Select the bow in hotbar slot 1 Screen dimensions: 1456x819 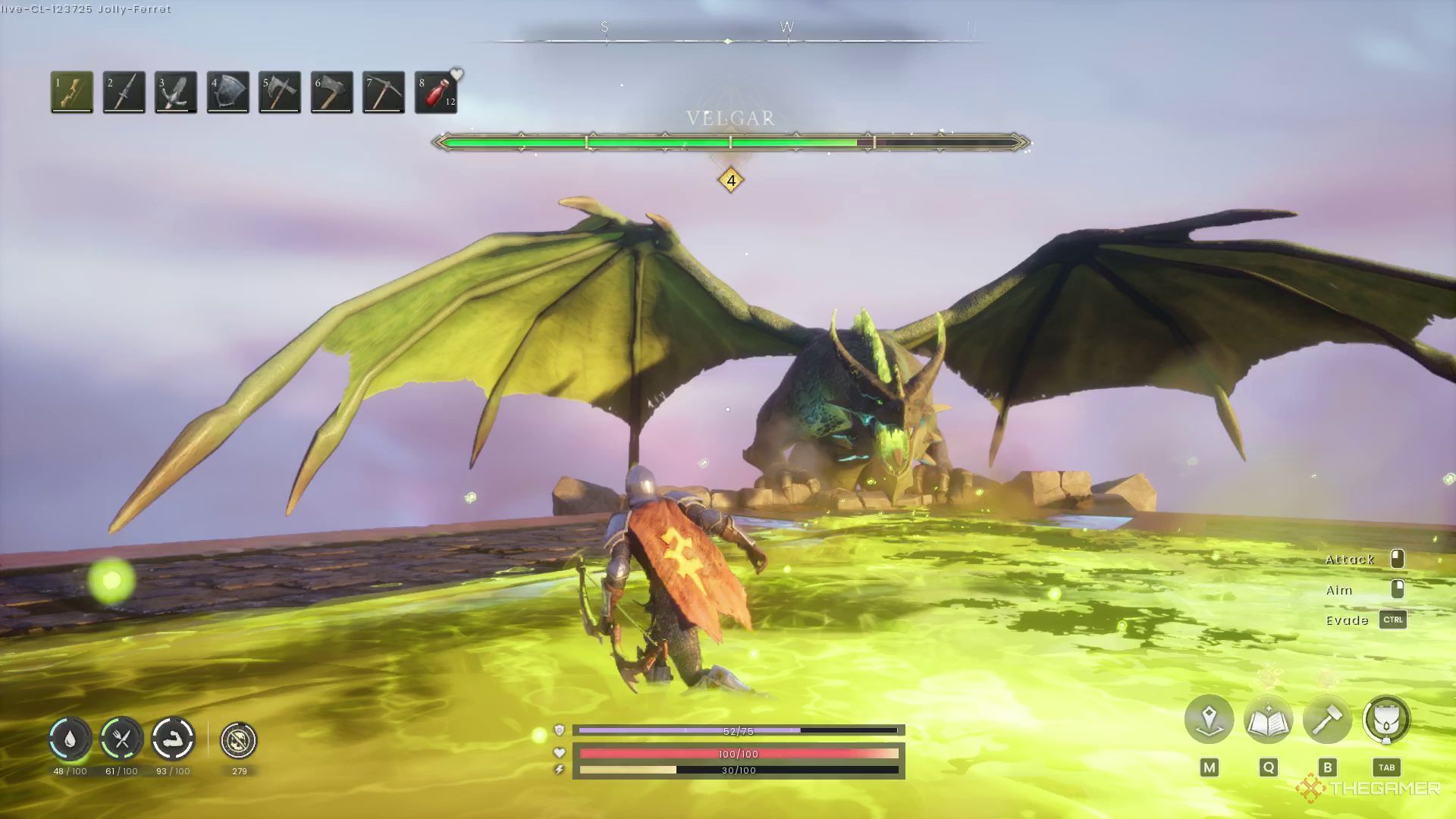72,92
